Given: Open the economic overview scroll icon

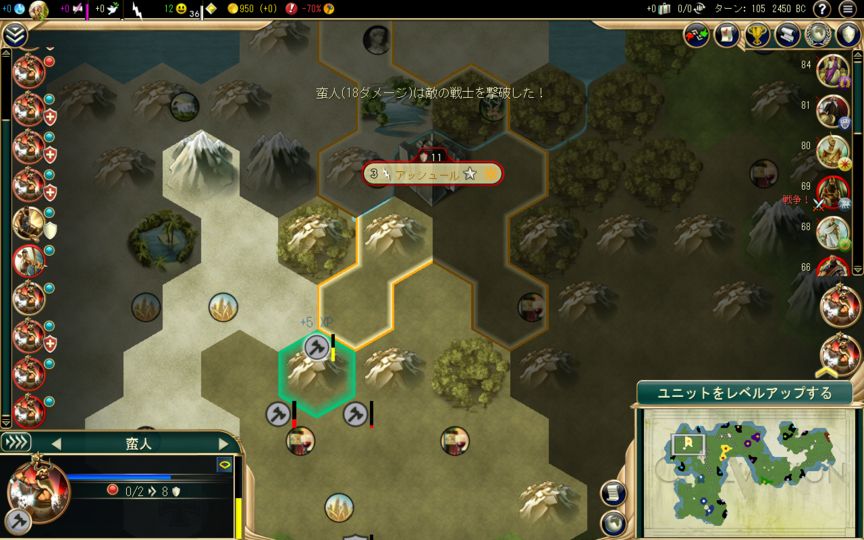Looking at the screenshot, I should [787, 35].
